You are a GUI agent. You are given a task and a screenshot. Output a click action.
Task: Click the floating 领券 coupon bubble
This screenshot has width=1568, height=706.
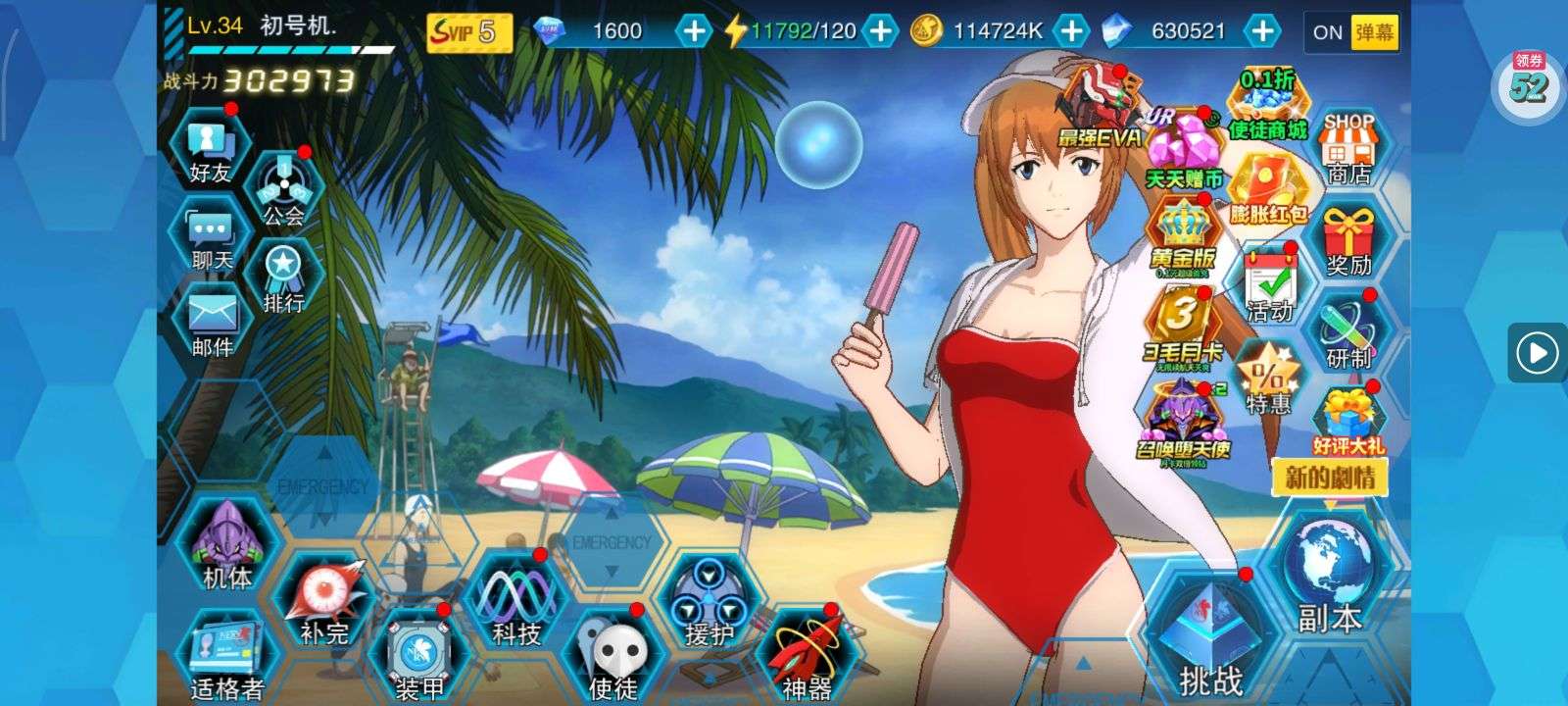click(x=1529, y=83)
